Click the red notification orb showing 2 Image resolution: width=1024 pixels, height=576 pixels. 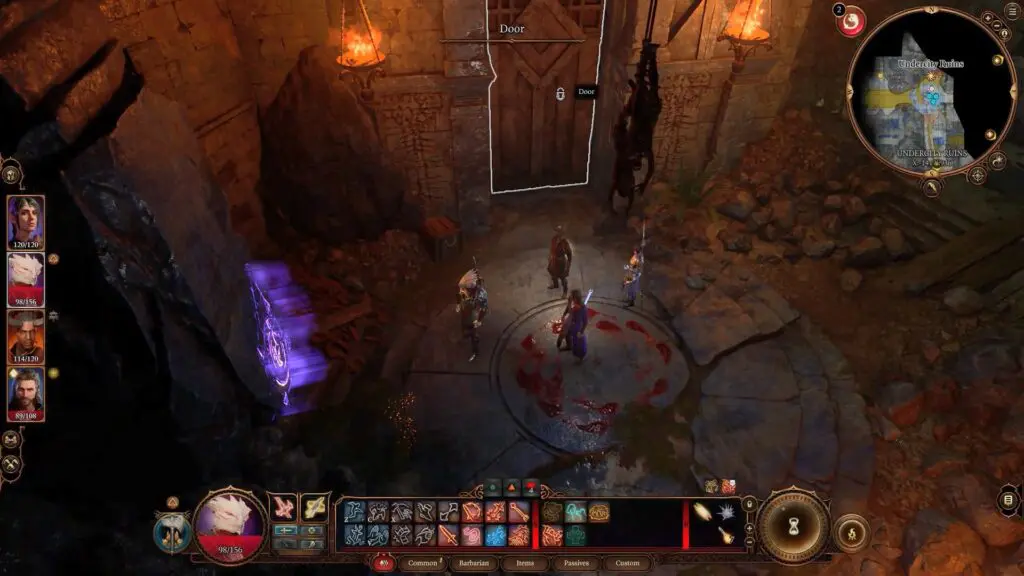(850, 21)
